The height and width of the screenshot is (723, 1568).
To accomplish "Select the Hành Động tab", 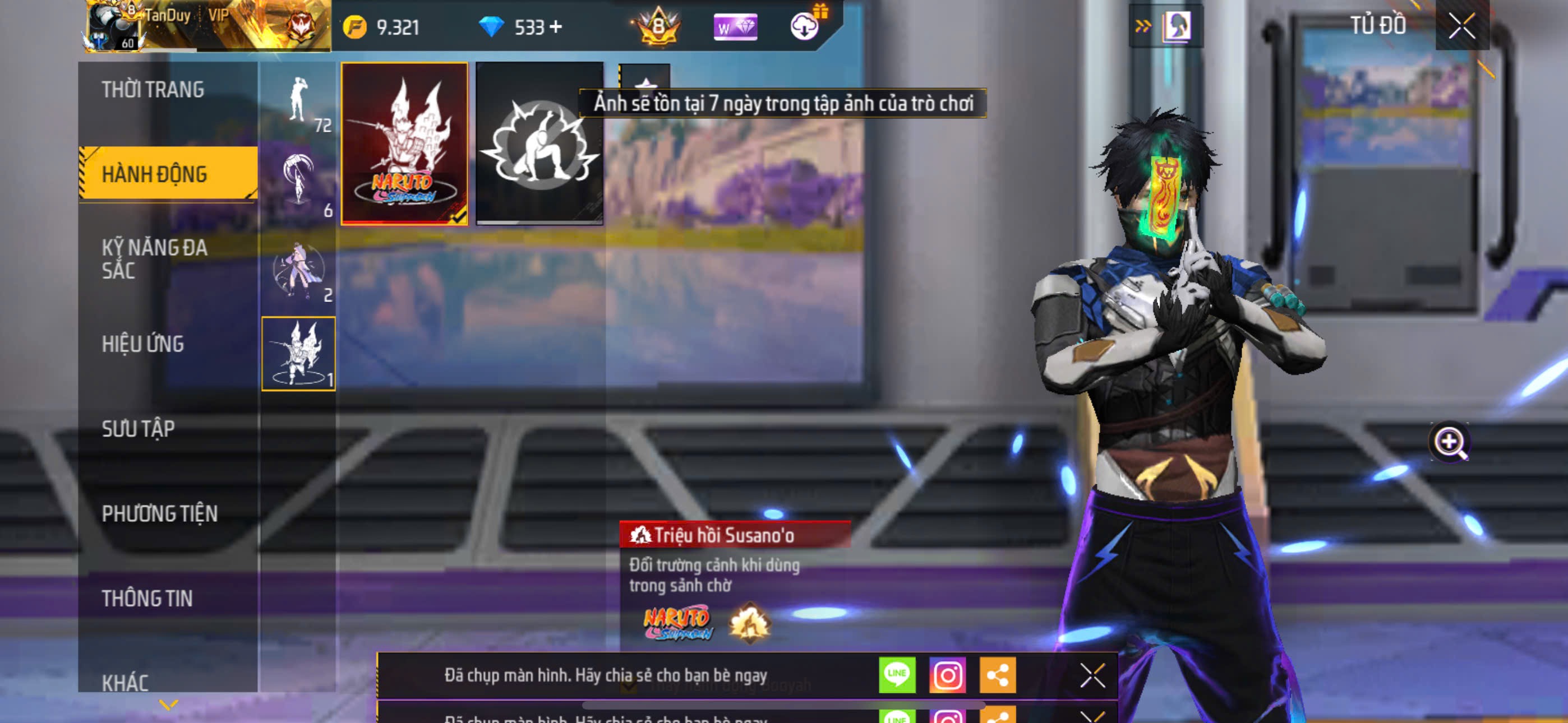I will [154, 174].
